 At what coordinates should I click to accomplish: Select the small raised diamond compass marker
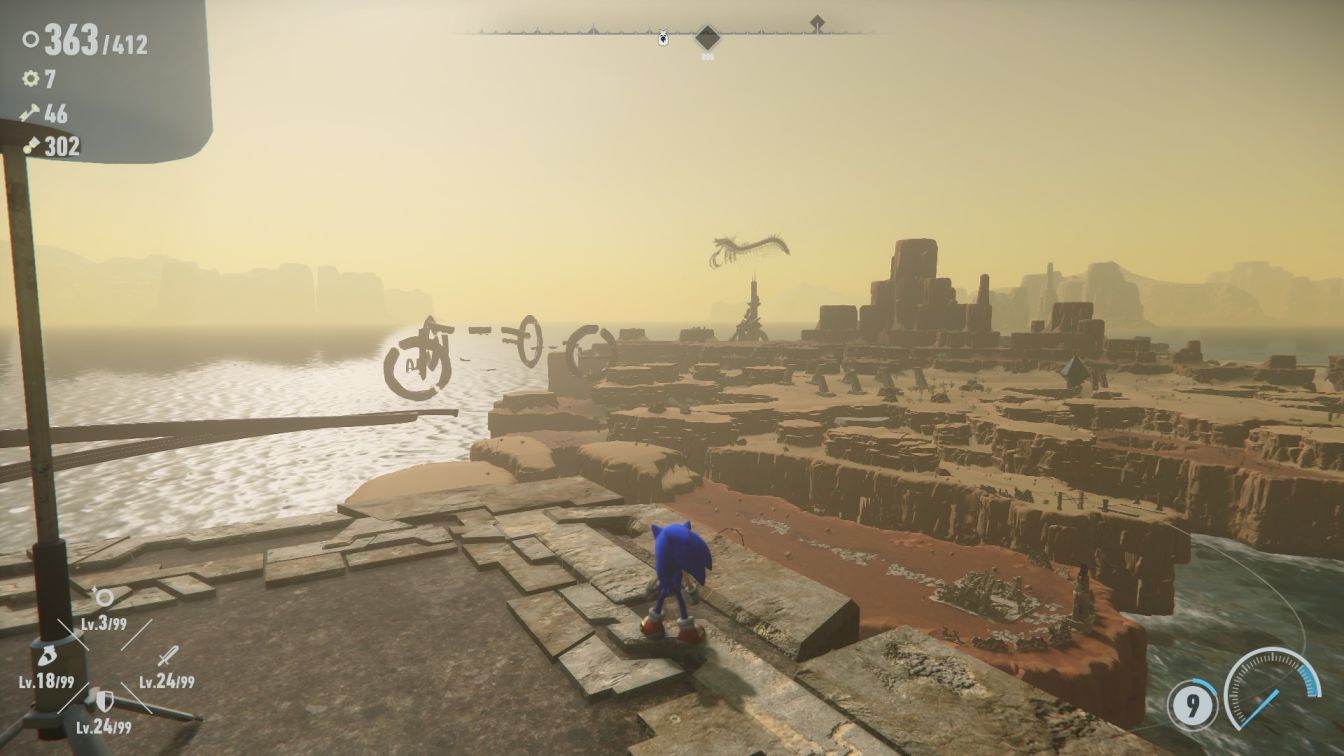pos(817,22)
